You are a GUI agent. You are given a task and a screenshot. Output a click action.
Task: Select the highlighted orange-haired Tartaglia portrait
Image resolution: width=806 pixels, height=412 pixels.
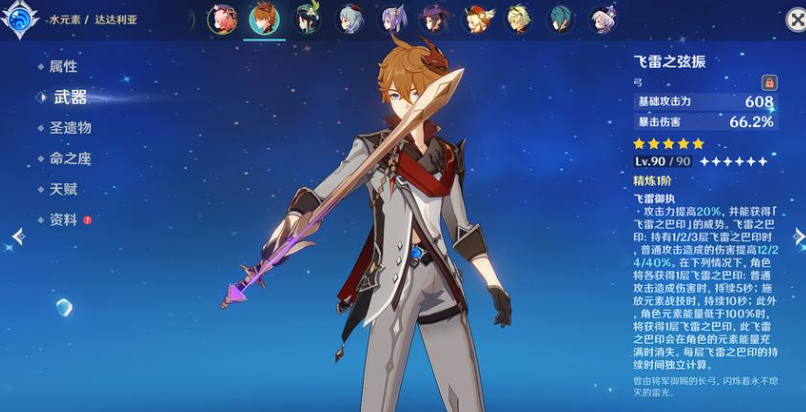(264, 19)
